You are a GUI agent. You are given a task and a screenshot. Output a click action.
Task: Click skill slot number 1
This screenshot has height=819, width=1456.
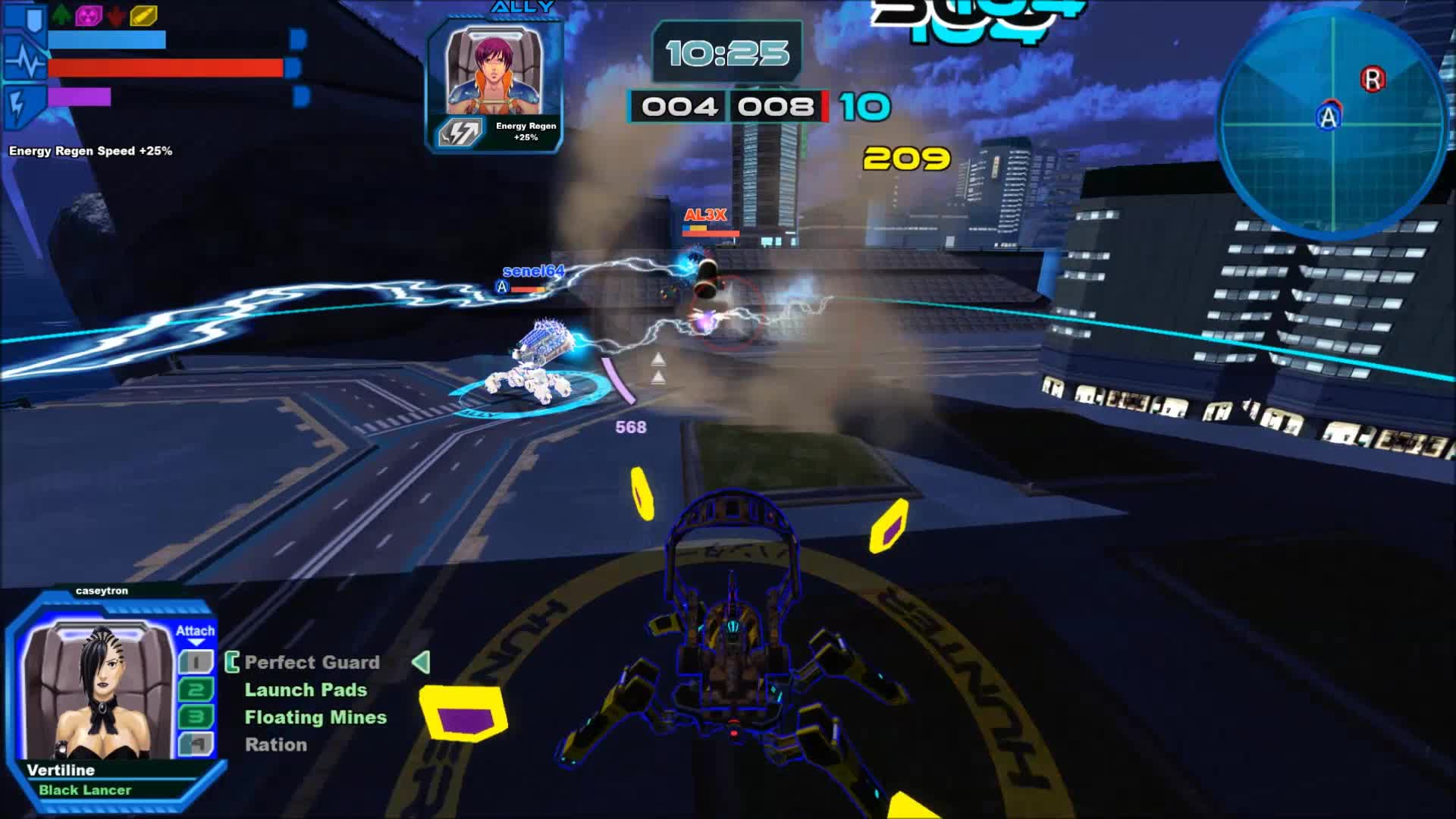[x=196, y=663]
